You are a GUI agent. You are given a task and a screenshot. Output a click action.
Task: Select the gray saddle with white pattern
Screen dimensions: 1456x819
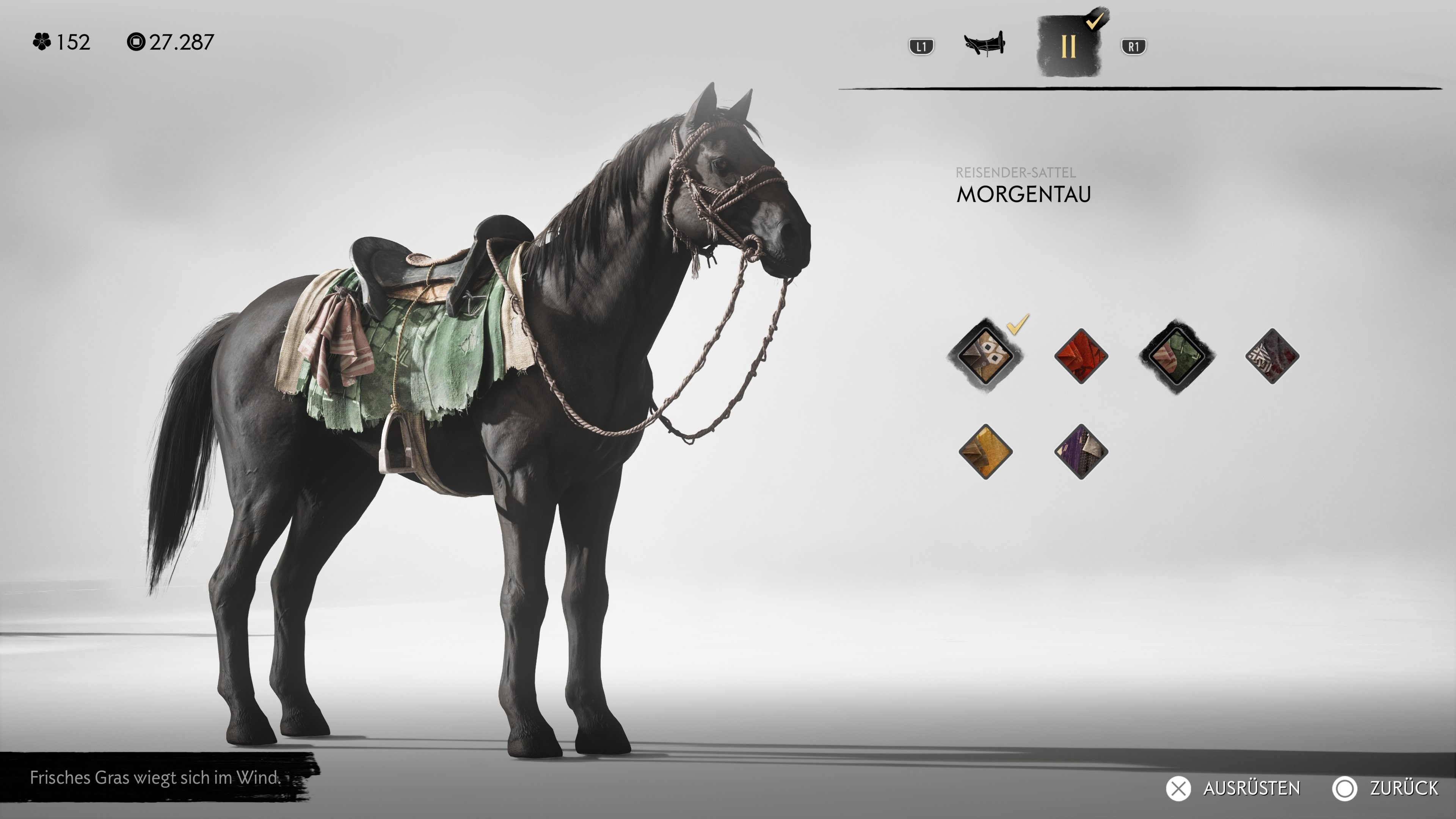[1272, 356]
